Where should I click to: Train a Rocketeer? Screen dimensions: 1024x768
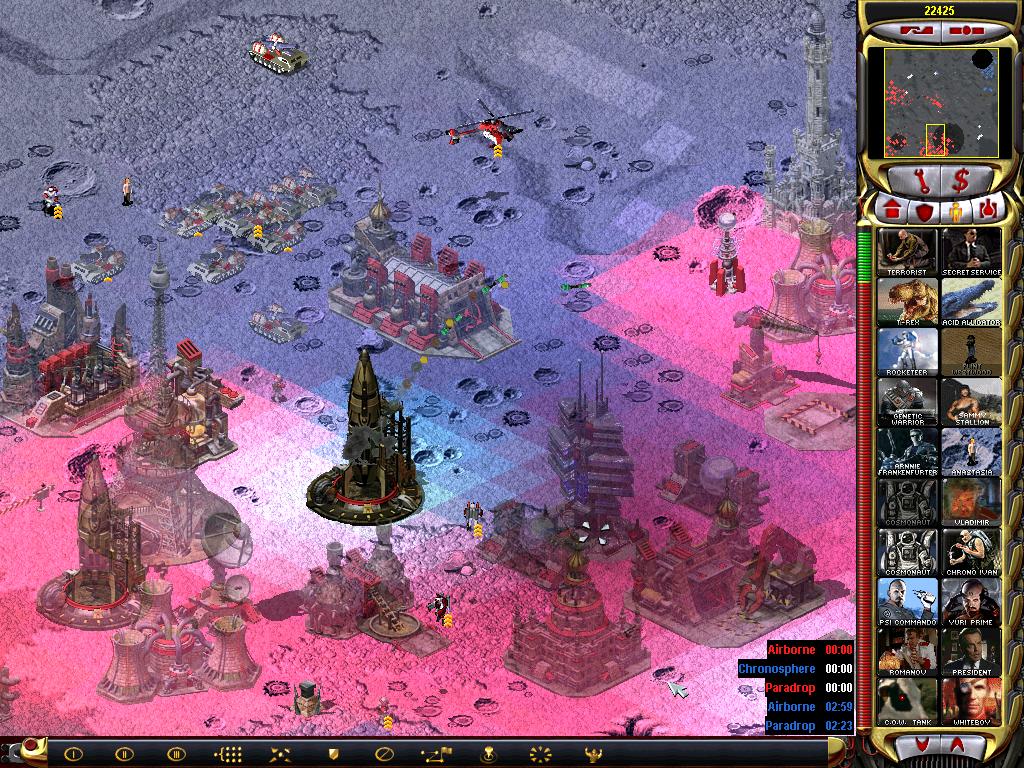pyautogui.click(x=908, y=352)
